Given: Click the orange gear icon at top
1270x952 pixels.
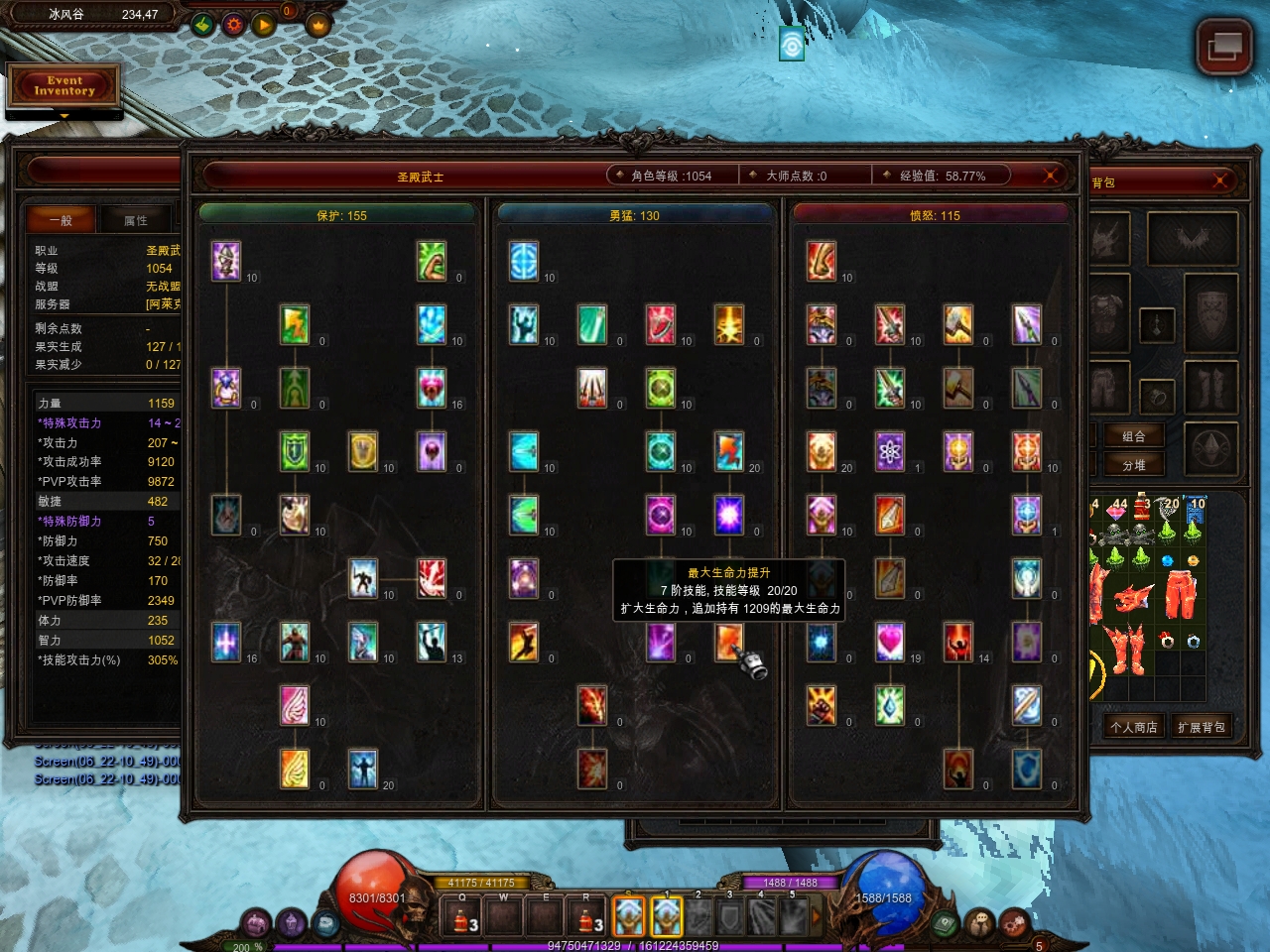Looking at the screenshot, I should tap(233, 24).
